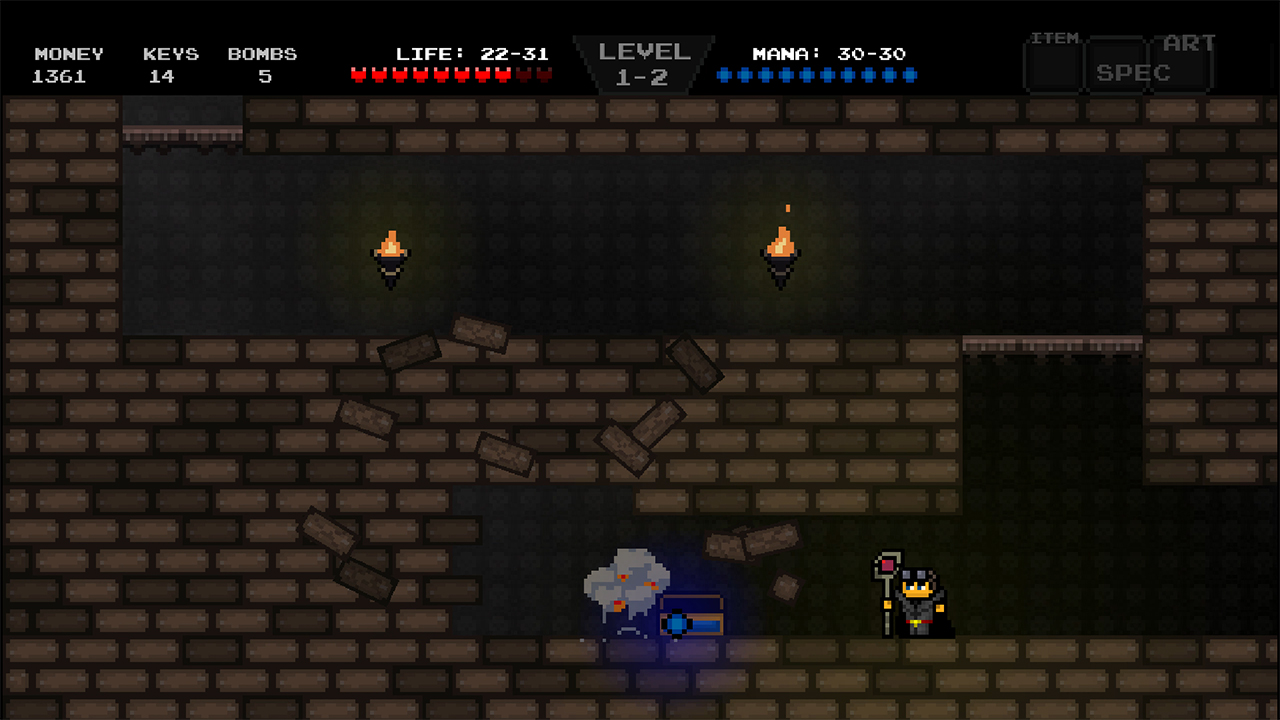Select the SPEC ability slot
The image size is (1280, 720).
pos(1118,68)
